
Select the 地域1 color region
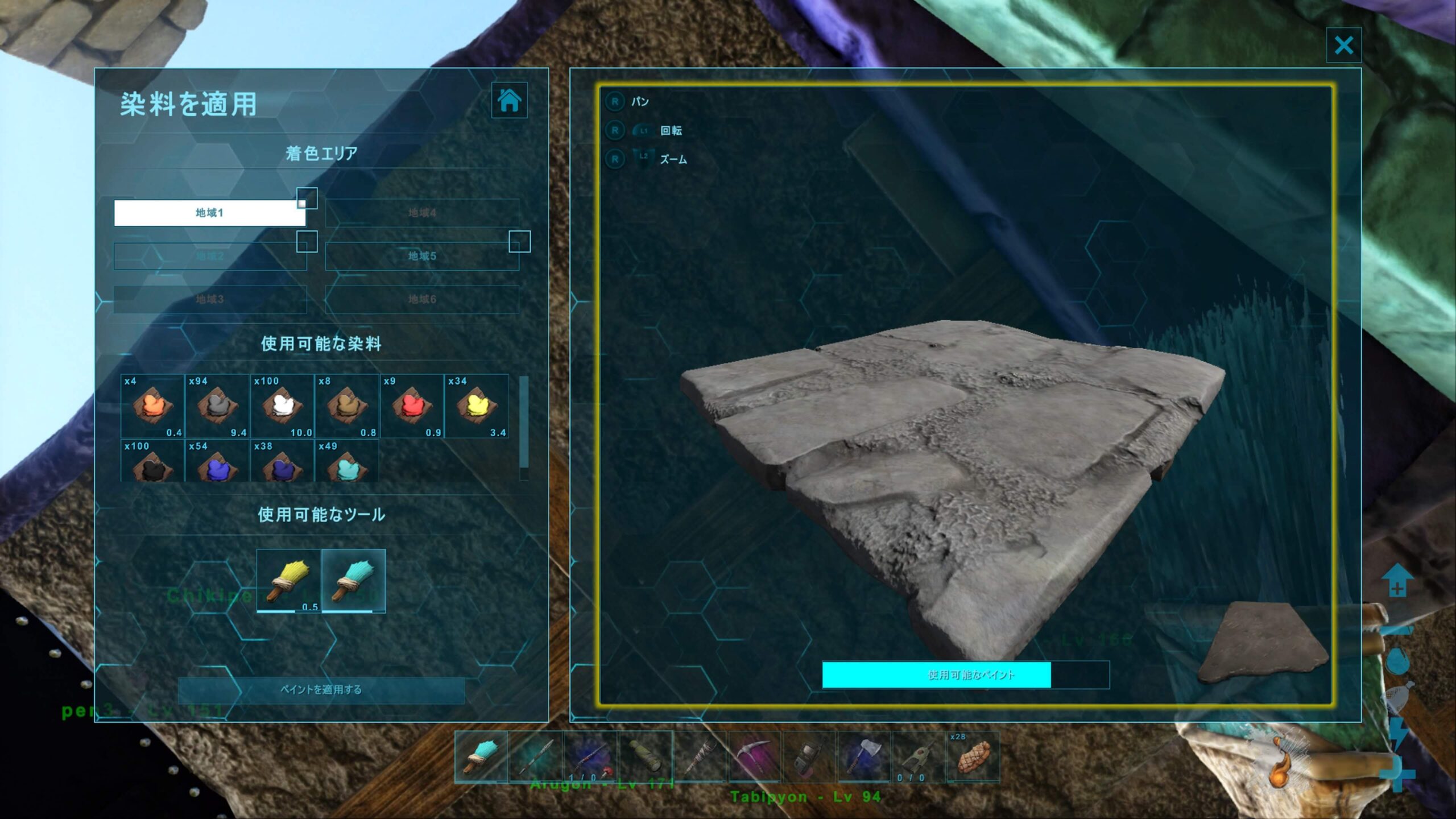[x=210, y=213]
